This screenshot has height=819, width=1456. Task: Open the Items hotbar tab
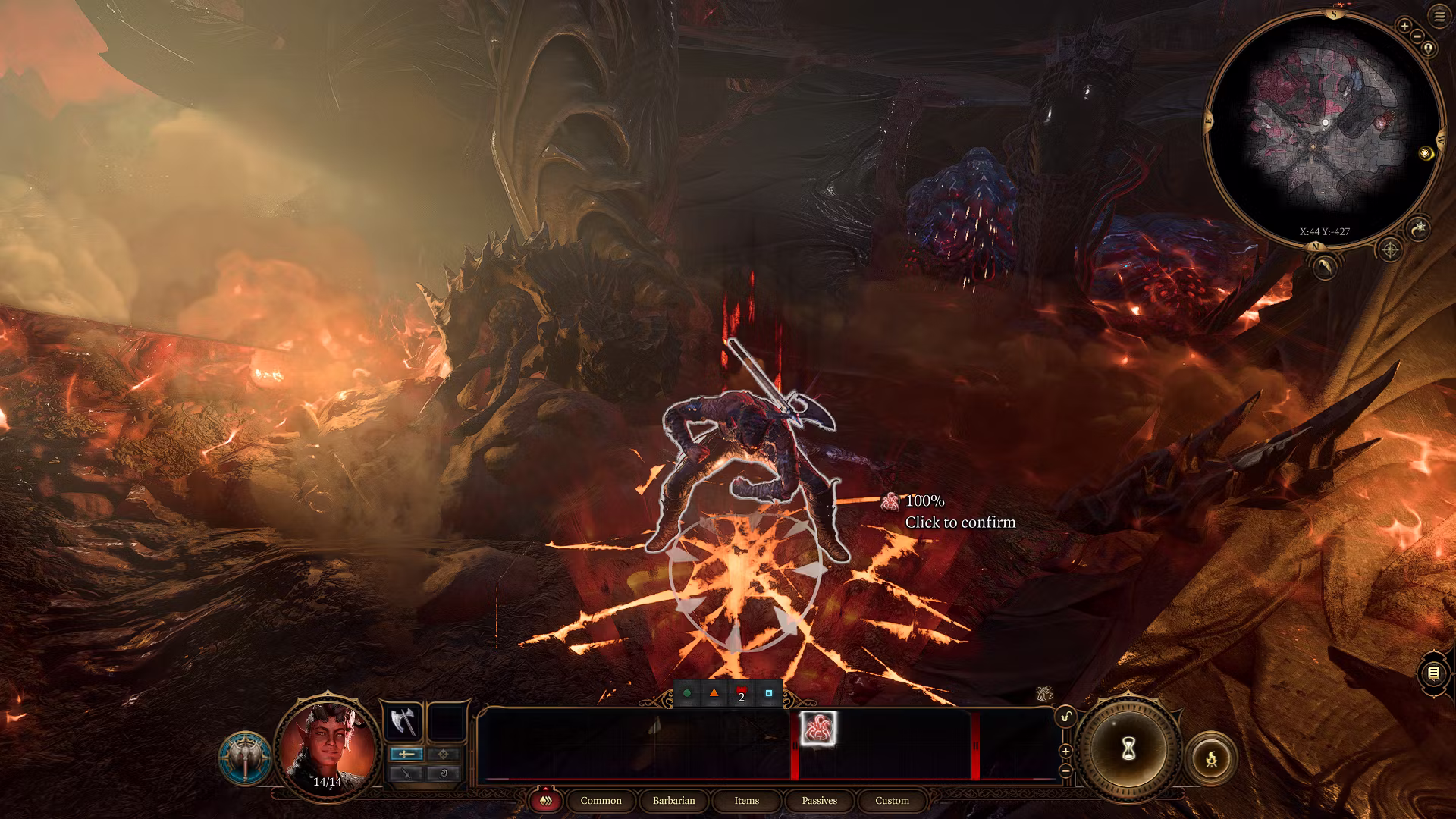(746, 801)
